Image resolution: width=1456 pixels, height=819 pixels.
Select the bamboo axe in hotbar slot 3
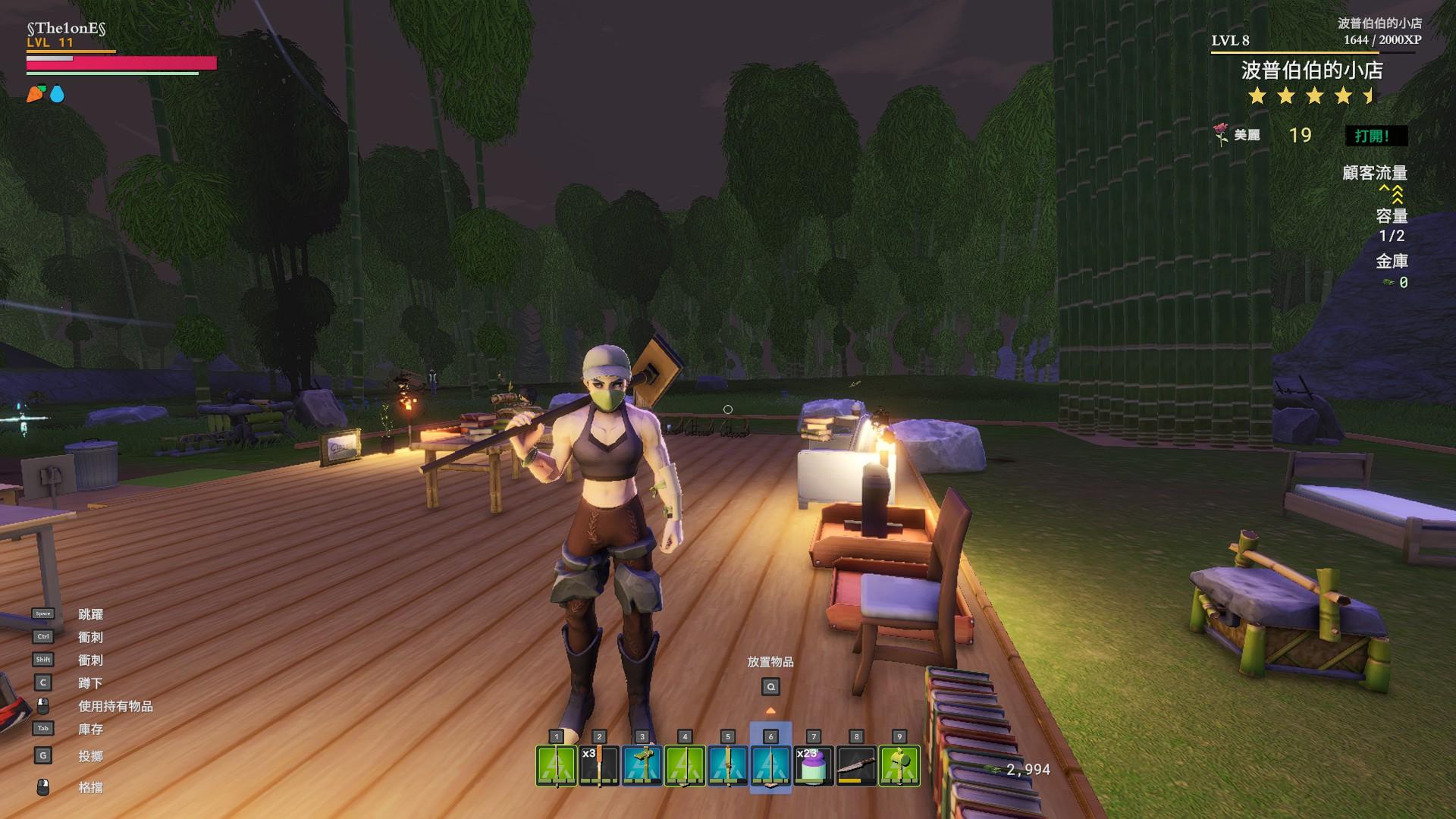tap(642, 765)
